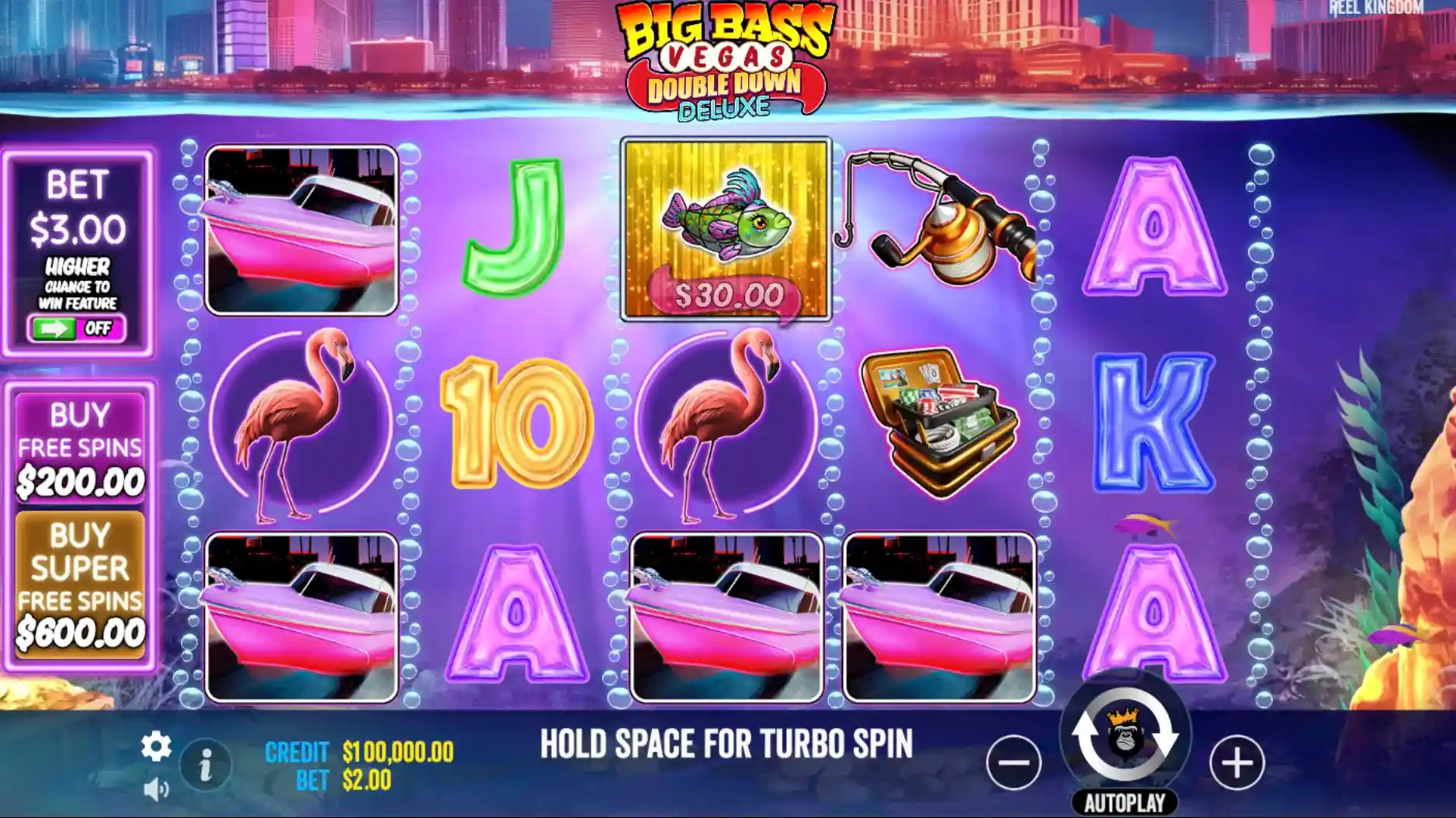Spin the reels with the gorilla button

[1125, 735]
